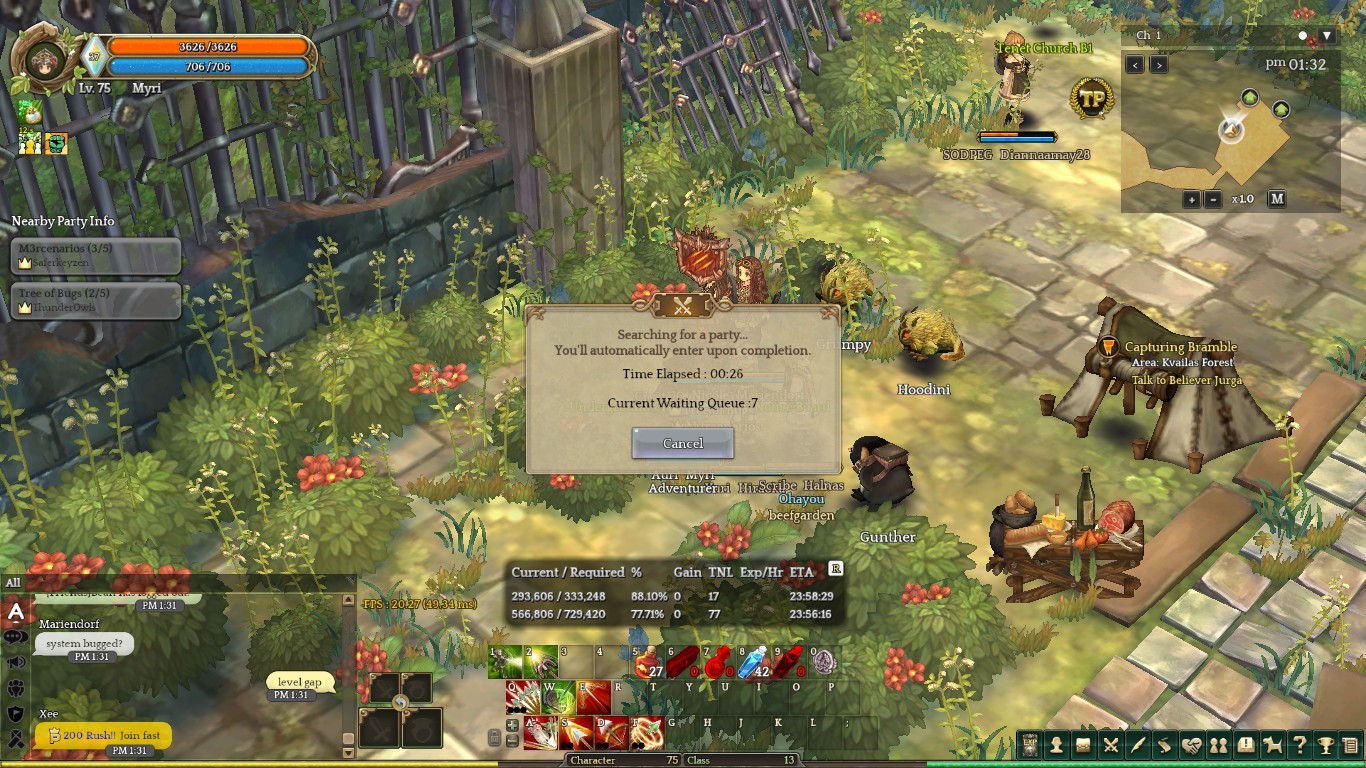Open the companion dog icon menu

(x=1272, y=745)
